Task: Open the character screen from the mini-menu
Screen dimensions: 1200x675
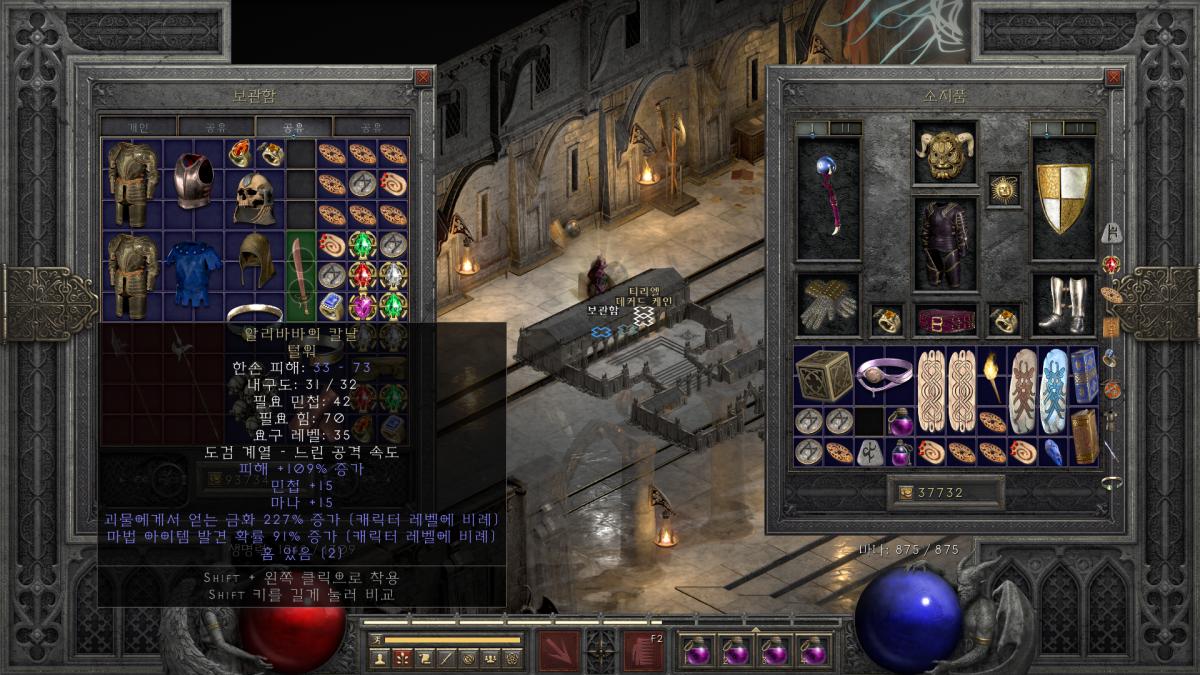Action: pyautogui.click(x=379, y=657)
